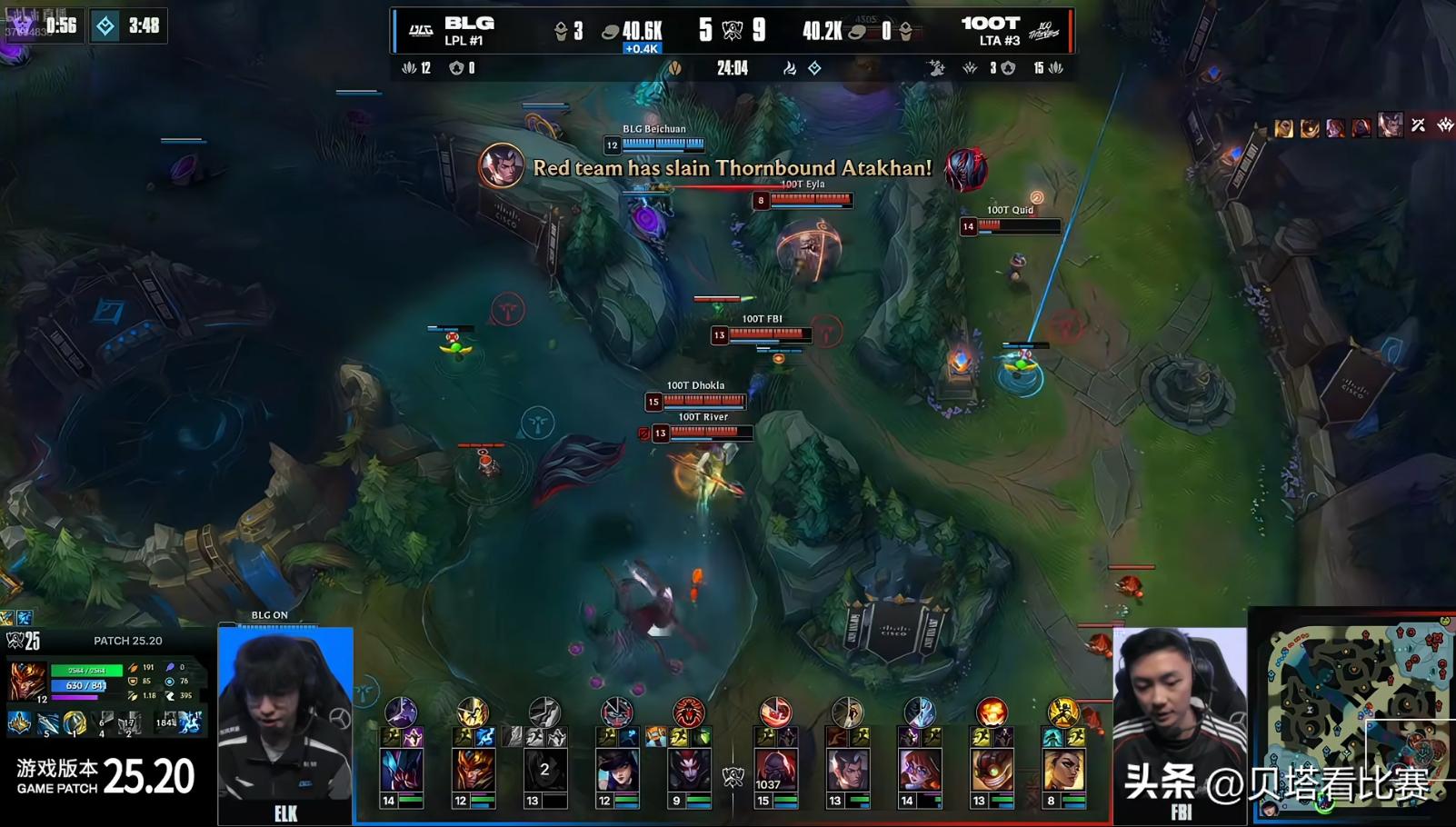Select the level 8 blonde champion portrait
Viewport: 1456px width, 827px height.
(x=1063, y=770)
